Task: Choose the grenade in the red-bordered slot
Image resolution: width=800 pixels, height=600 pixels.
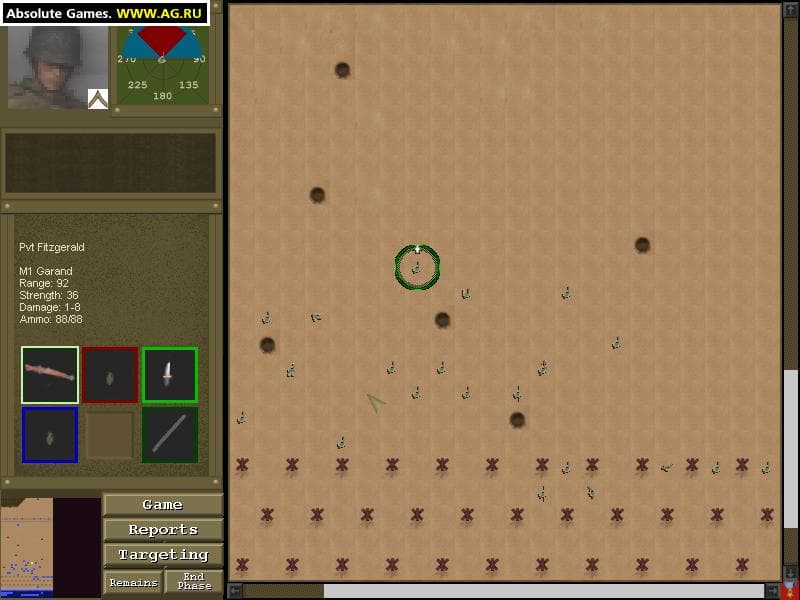Action: [110, 375]
